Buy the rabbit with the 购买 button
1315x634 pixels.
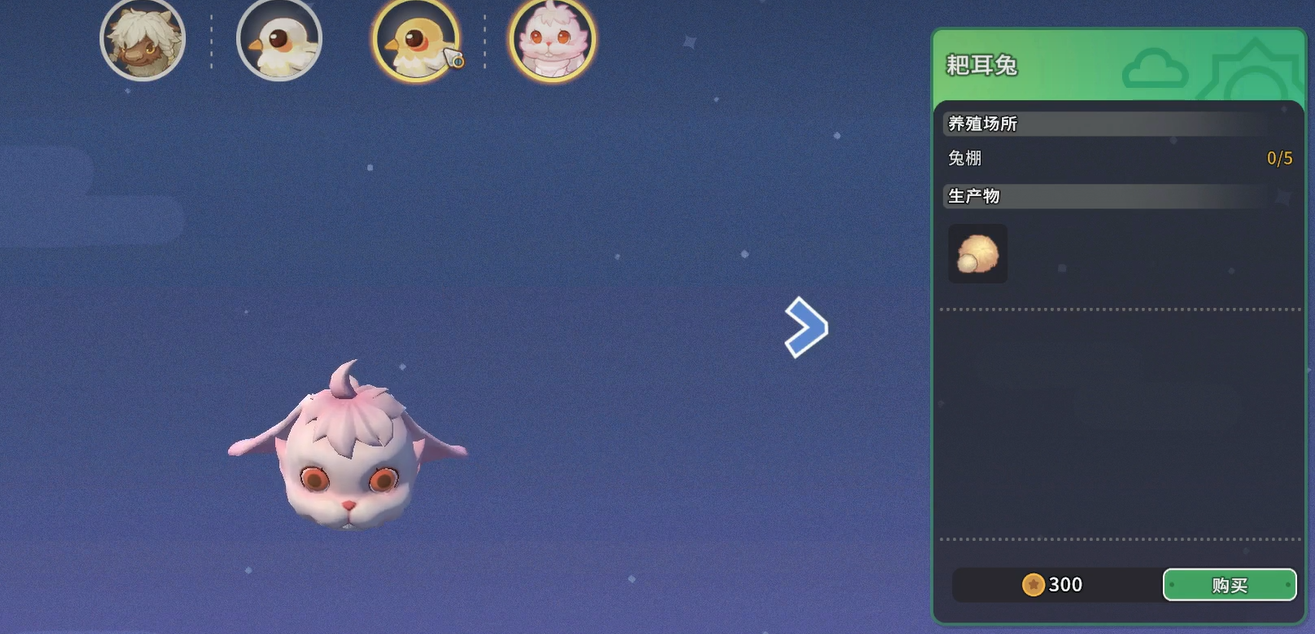pos(1229,585)
